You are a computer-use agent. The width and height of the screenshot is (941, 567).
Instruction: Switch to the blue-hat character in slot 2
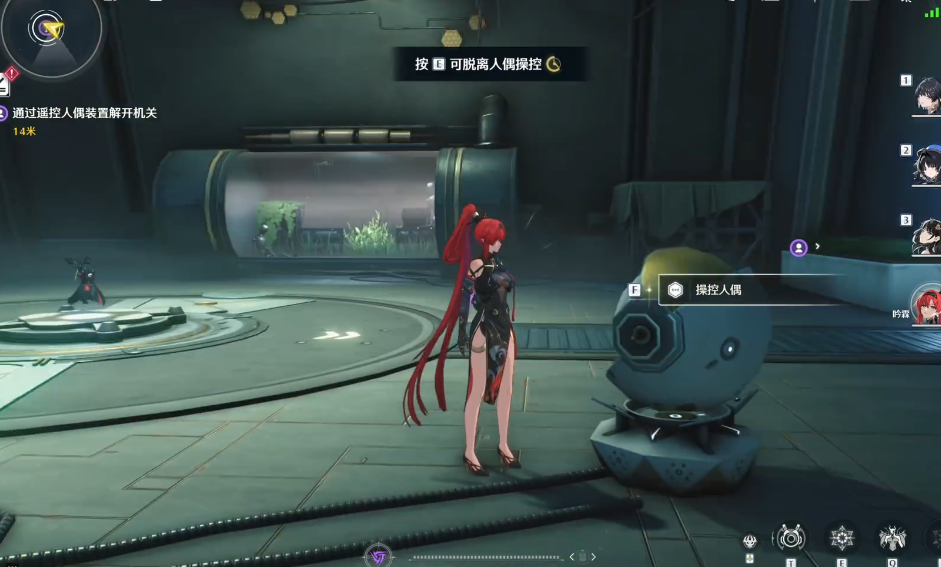coord(927,166)
